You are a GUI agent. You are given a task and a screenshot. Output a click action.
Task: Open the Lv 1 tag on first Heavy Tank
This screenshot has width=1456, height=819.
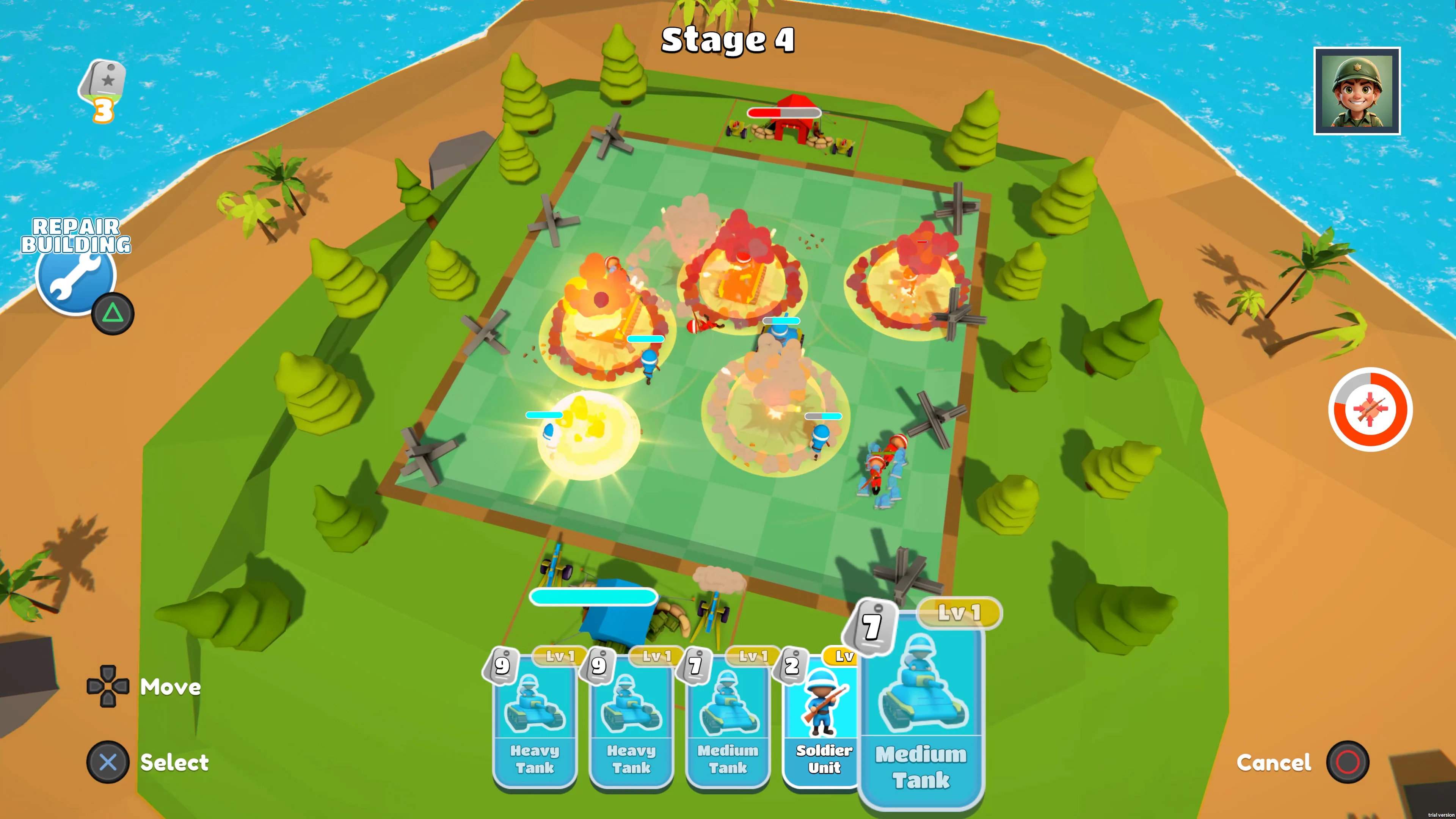[x=560, y=657]
